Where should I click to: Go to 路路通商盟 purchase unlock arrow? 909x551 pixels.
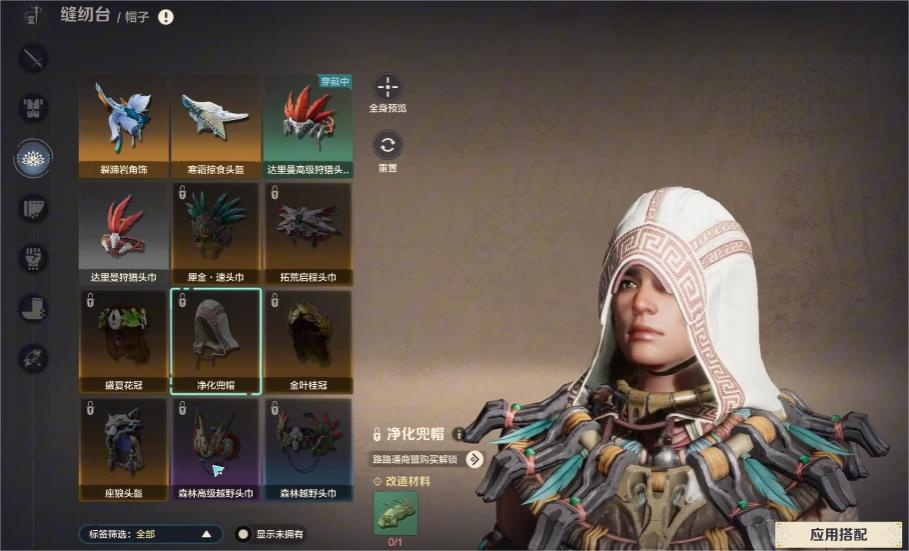point(474,459)
